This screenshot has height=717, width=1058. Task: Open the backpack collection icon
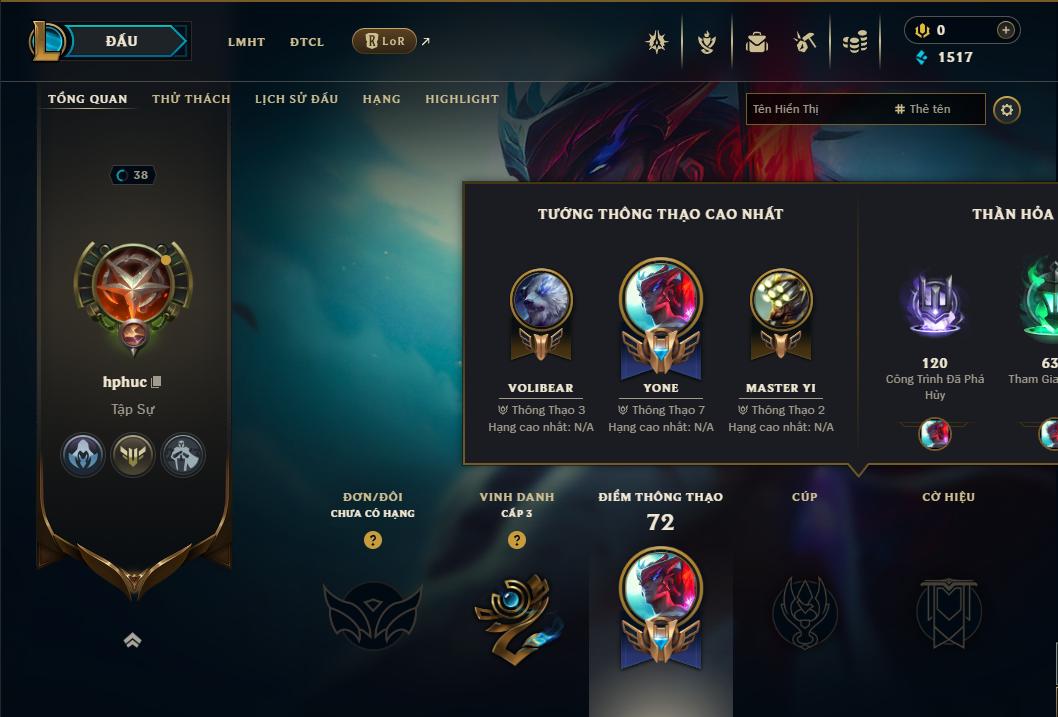[757, 42]
